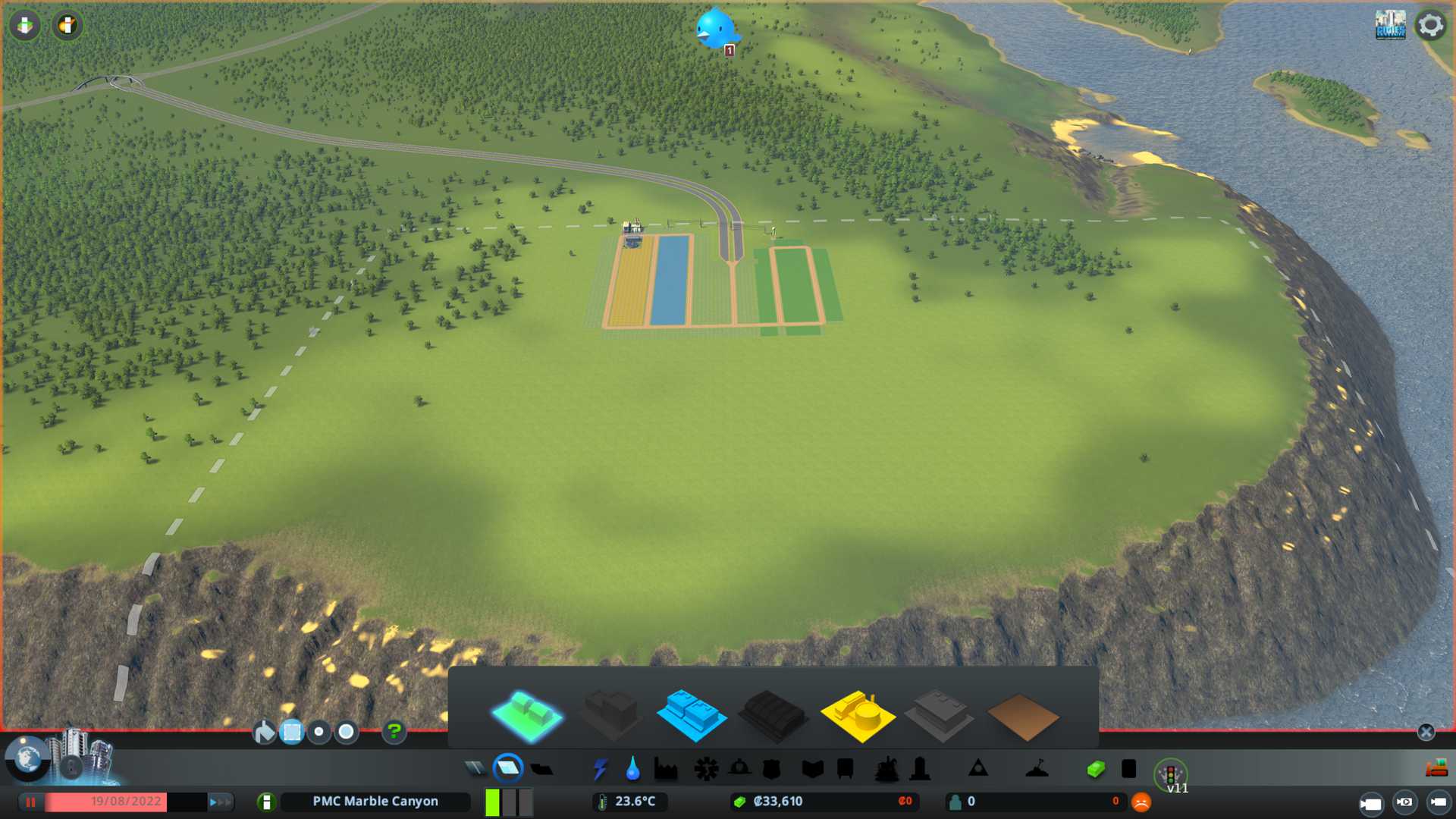Pick the yellow industrial zone
The width and height of the screenshot is (1456, 819).
pos(857,714)
